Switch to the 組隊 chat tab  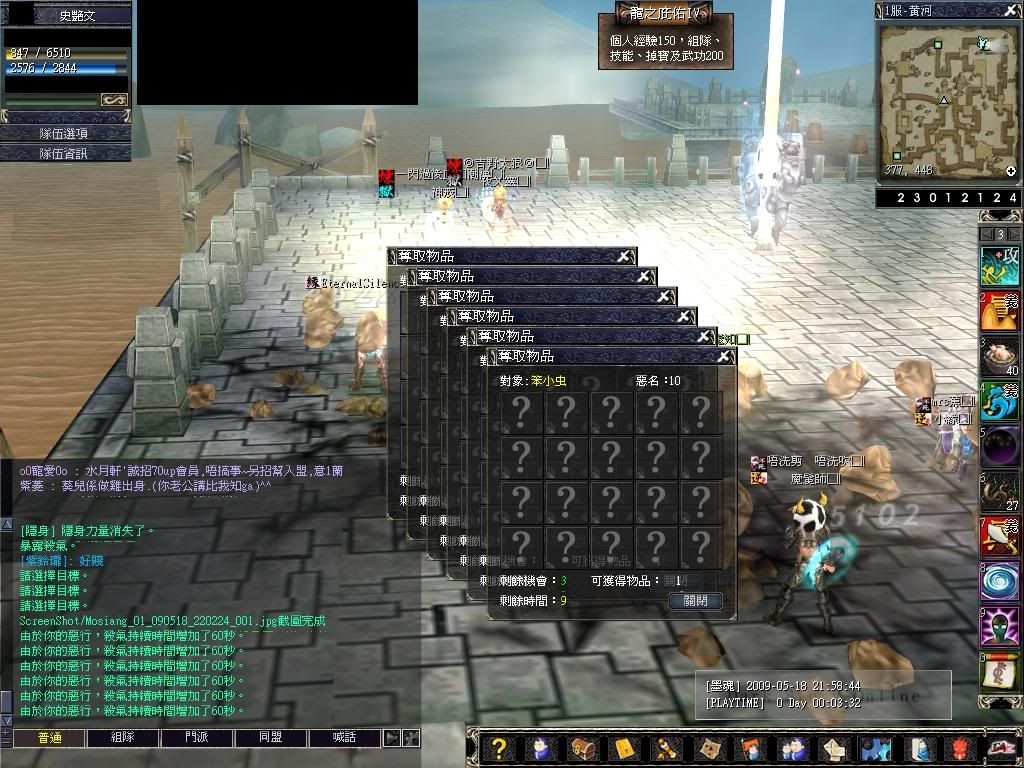(123, 738)
